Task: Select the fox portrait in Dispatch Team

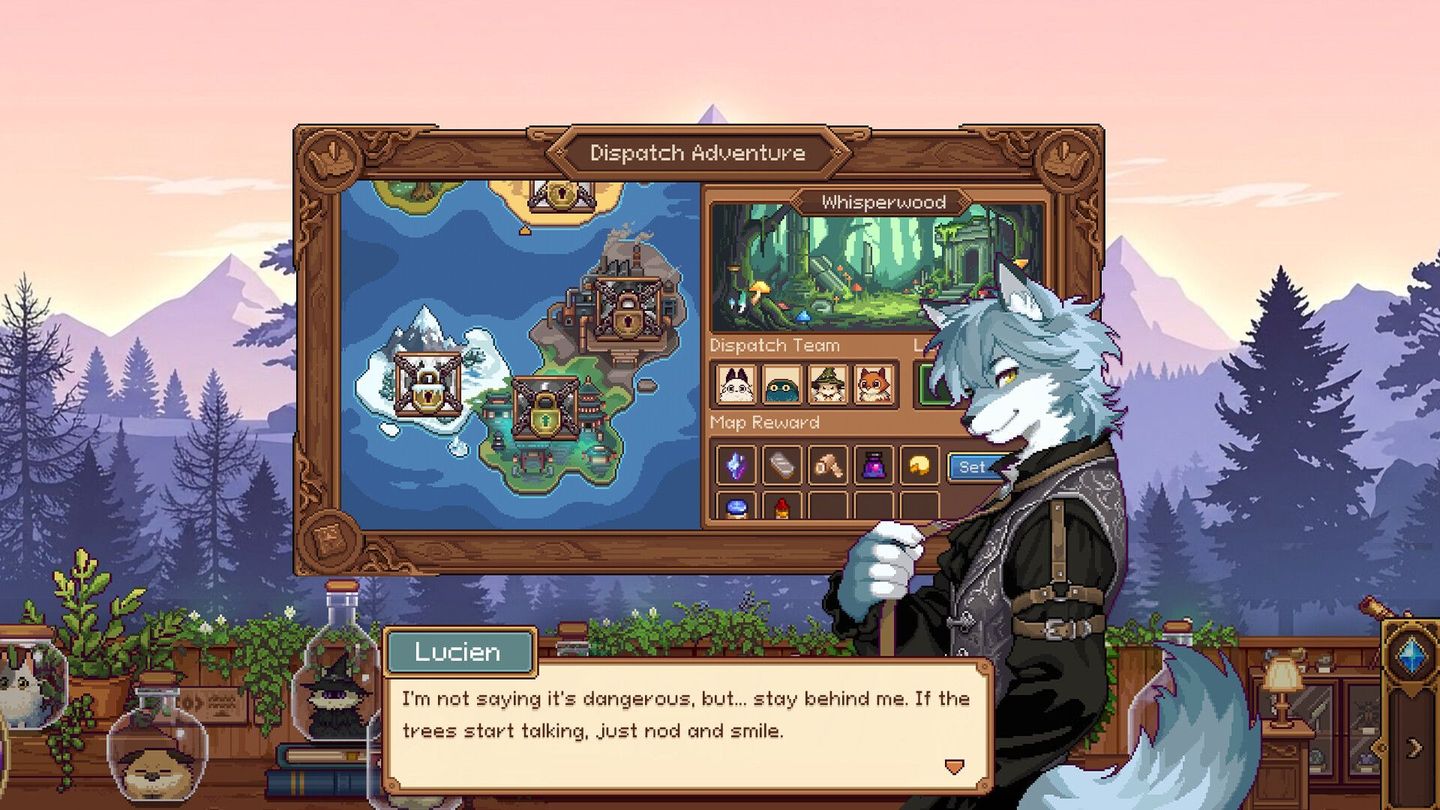Action: (x=872, y=385)
